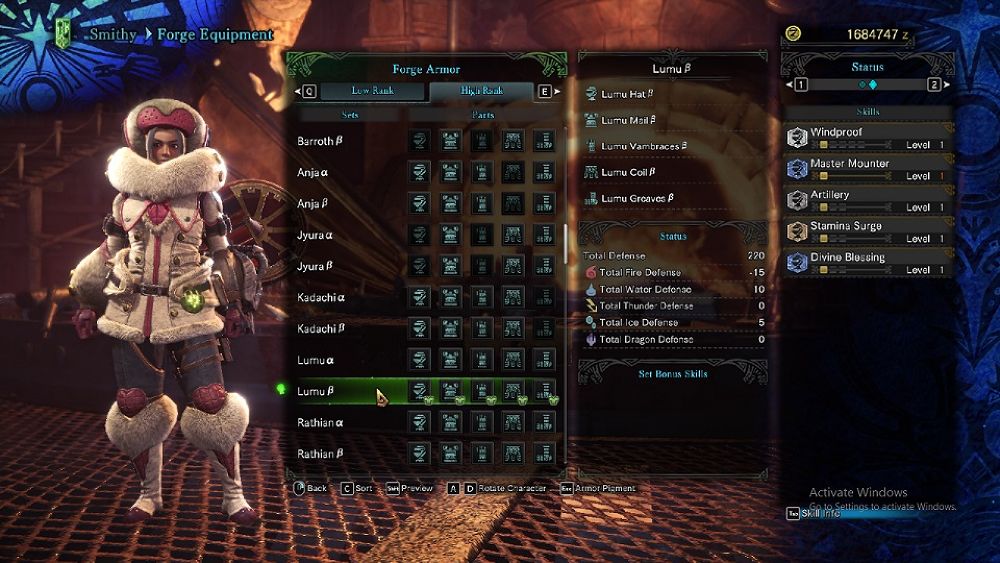
Task: Select the Anja α armor set
Action: click(313, 173)
